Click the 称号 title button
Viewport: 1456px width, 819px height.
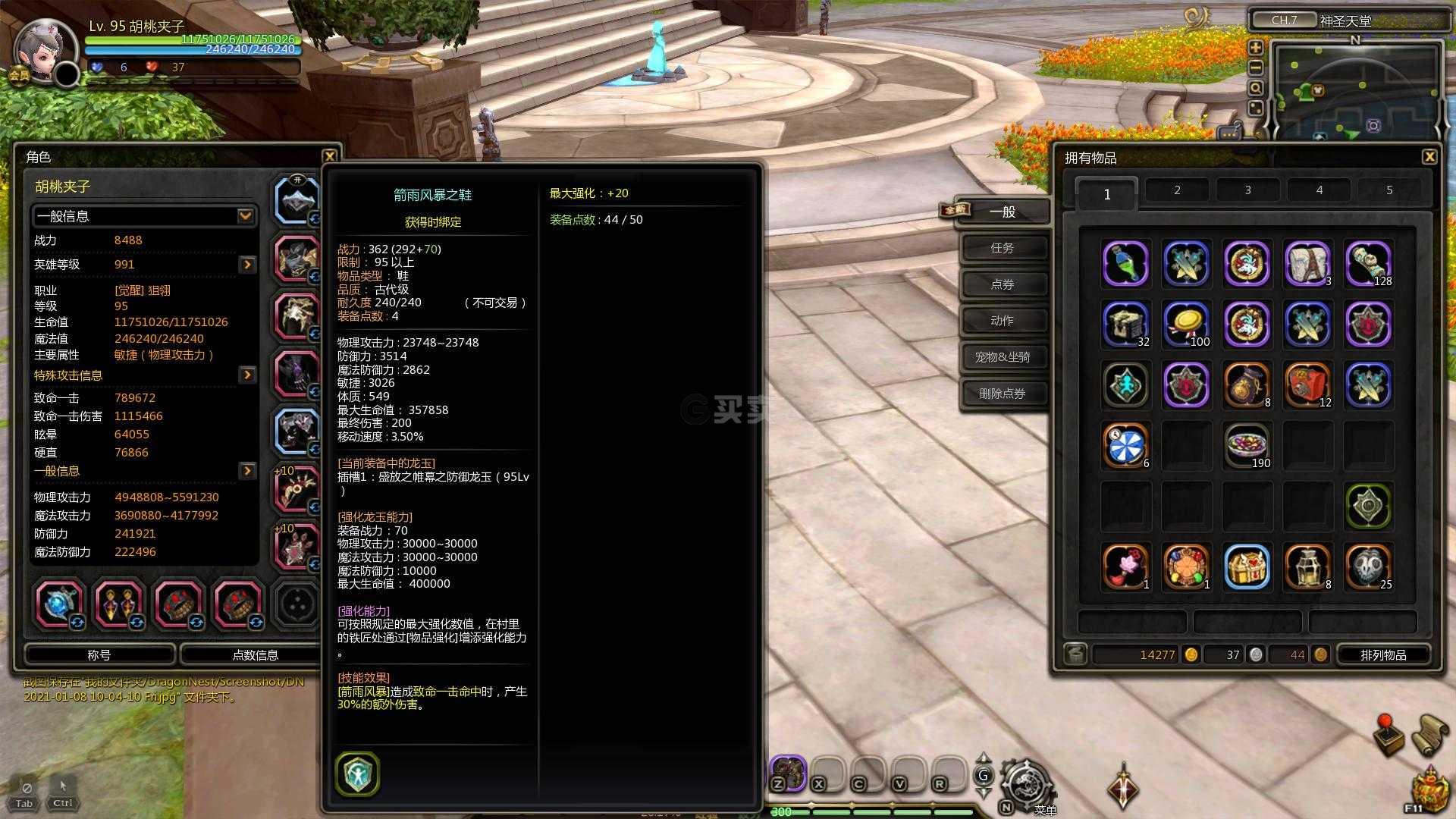point(99,654)
